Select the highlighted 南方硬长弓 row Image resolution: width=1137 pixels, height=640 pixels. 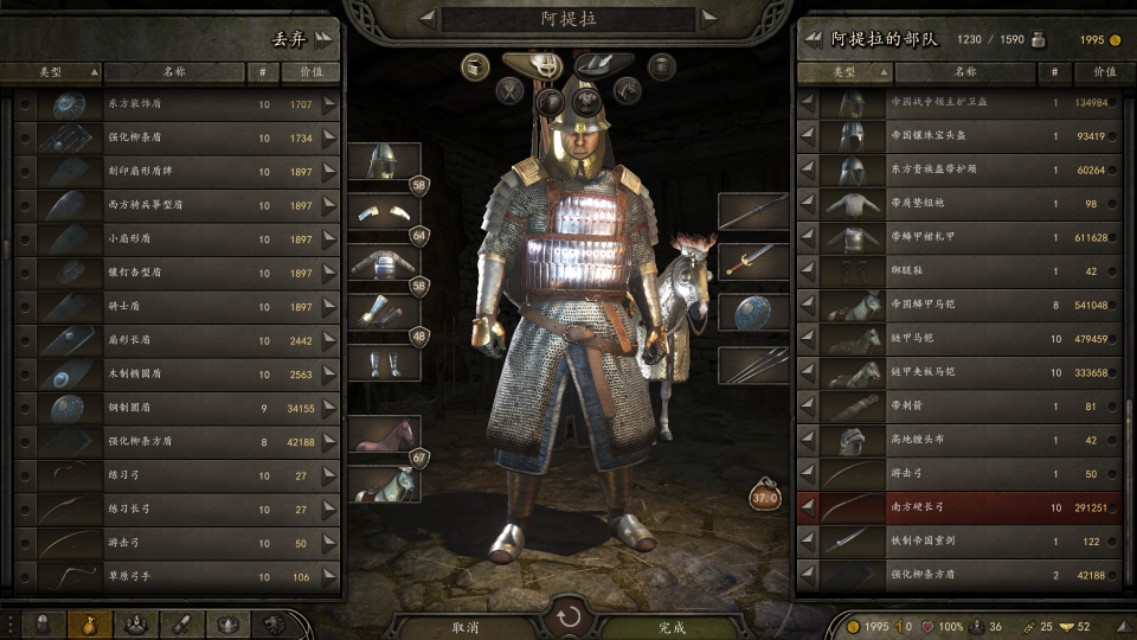coord(960,508)
